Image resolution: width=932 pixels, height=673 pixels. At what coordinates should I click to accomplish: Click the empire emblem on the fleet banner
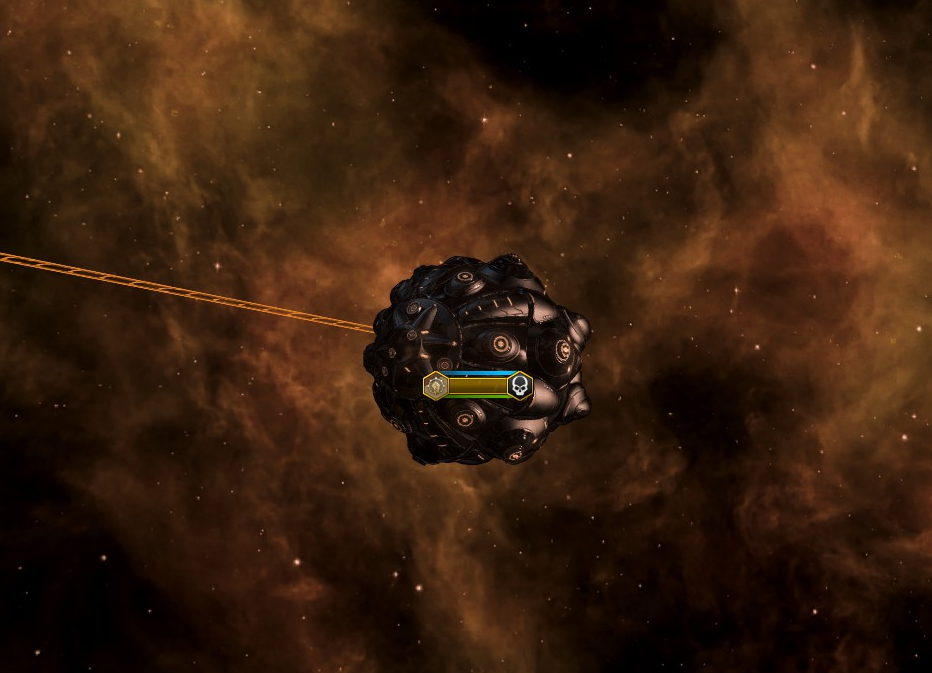tap(435, 387)
